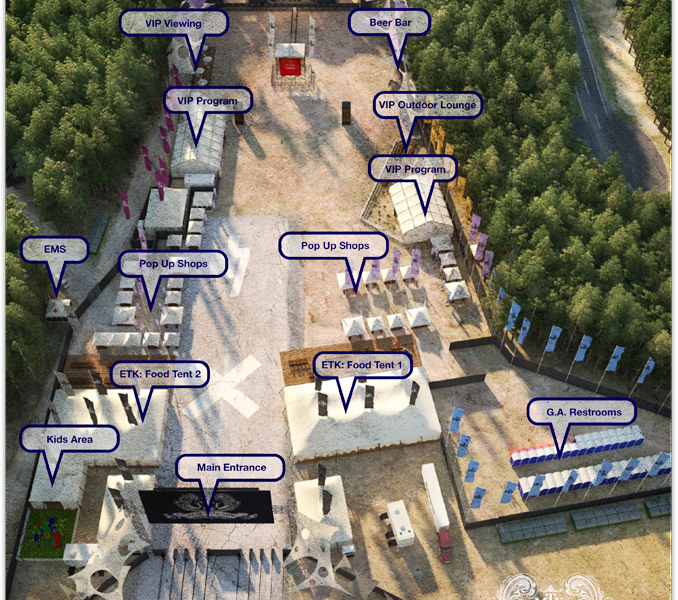Select the ETK: Food Tent 2 label
This screenshot has height=600, width=678.
pos(158,374)
